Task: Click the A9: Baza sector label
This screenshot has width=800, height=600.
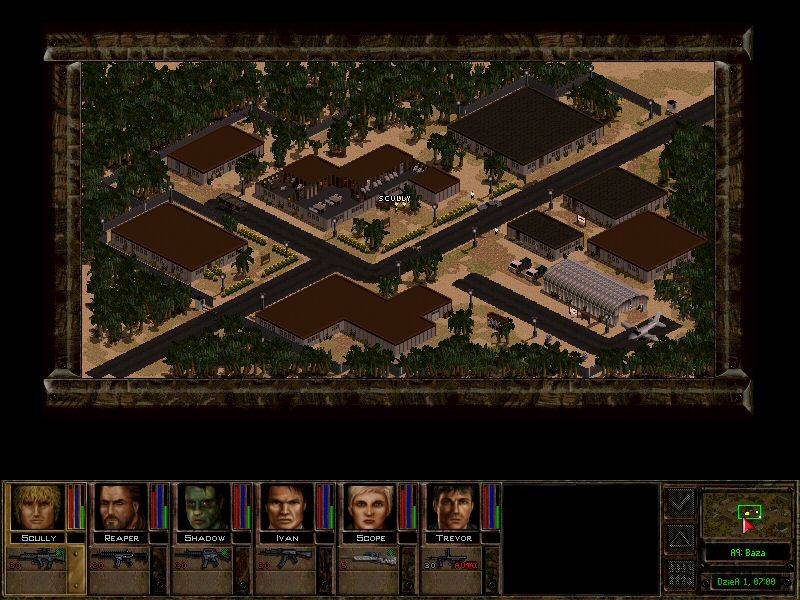Action: (x=746, y=552)
